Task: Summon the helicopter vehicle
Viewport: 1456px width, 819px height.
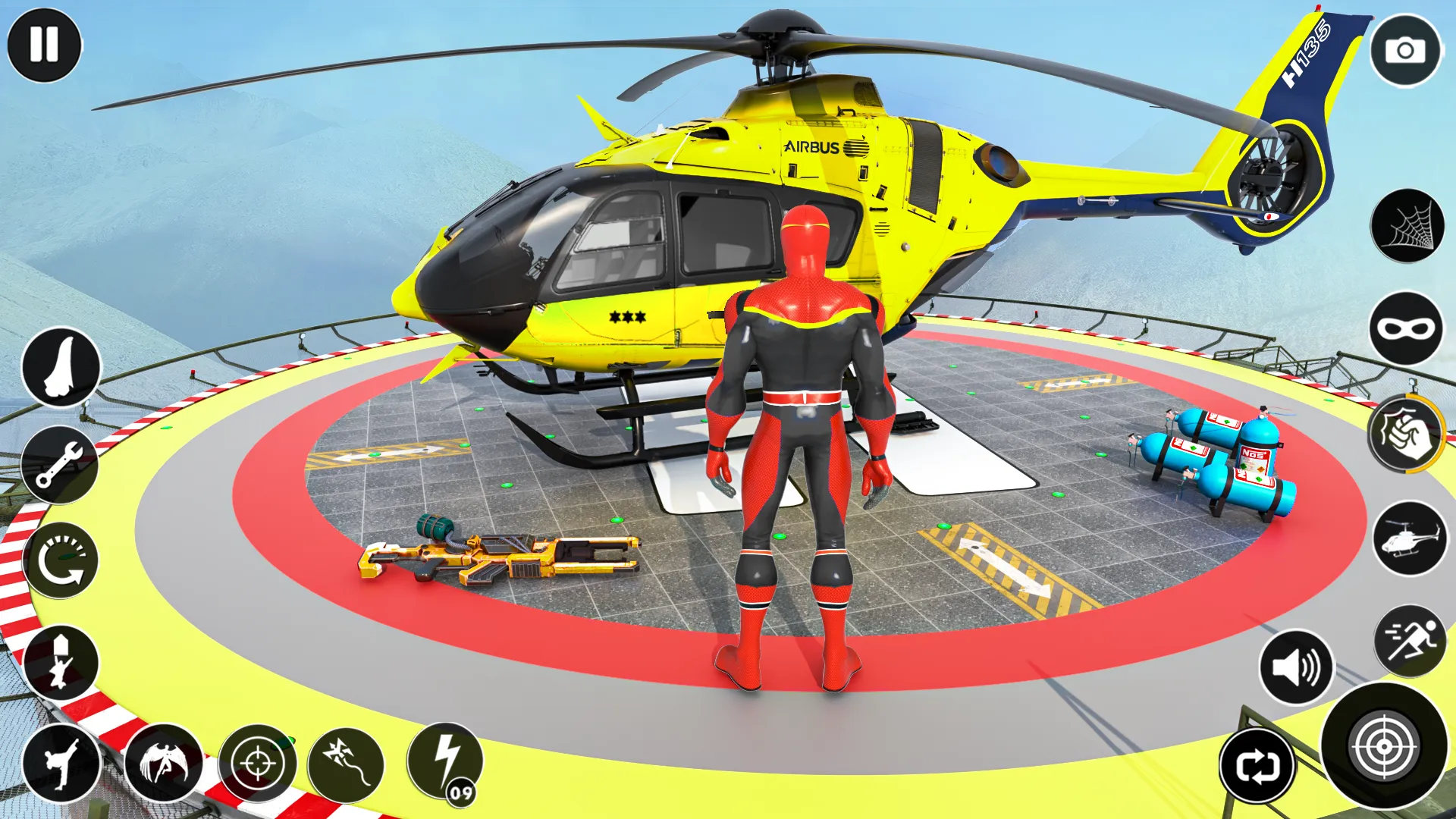Action: 1407,540
